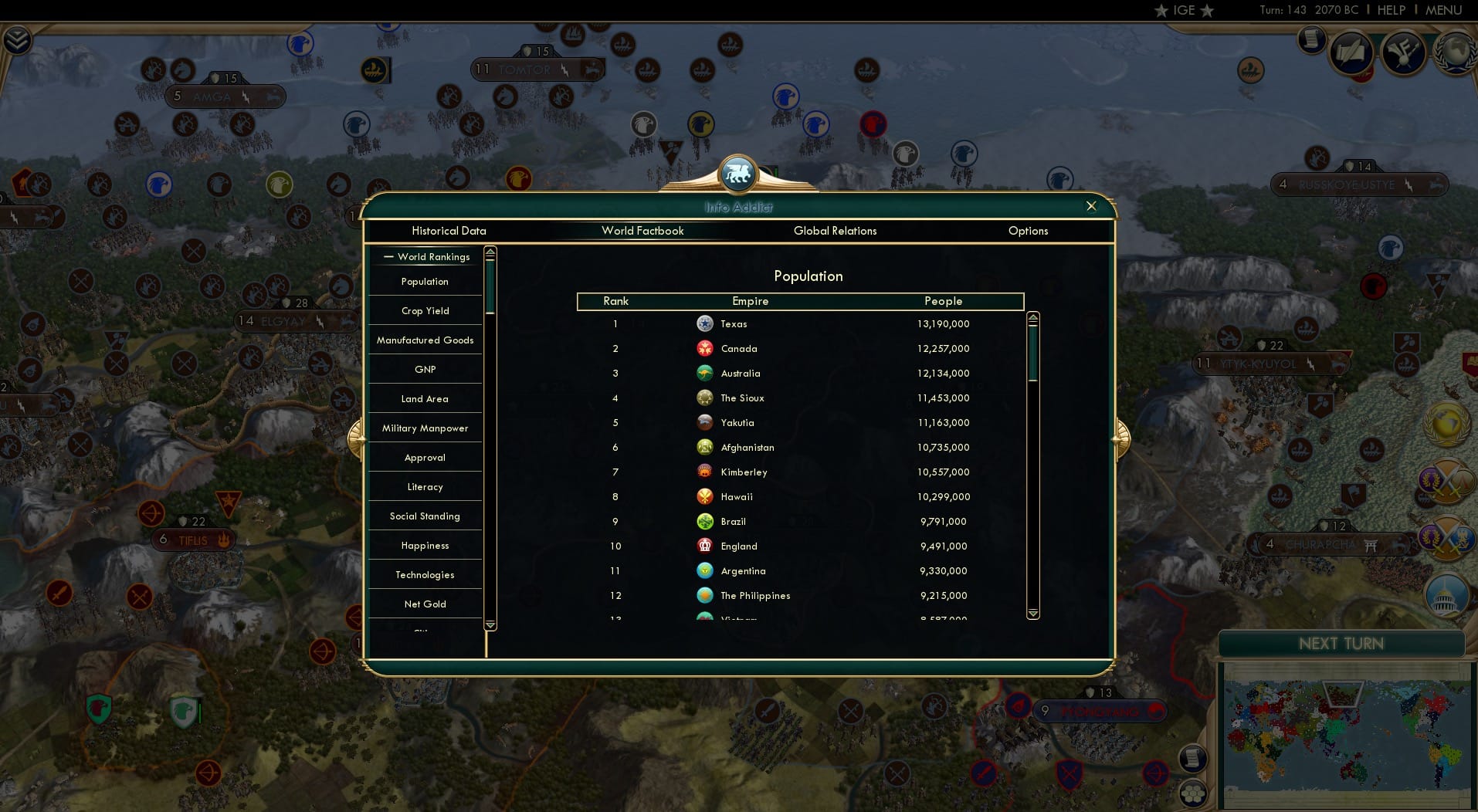The width and height of the screenshot is (1478, 812).
Task: Switch to the Historical Data tab
Action: [x=449, y=231]
